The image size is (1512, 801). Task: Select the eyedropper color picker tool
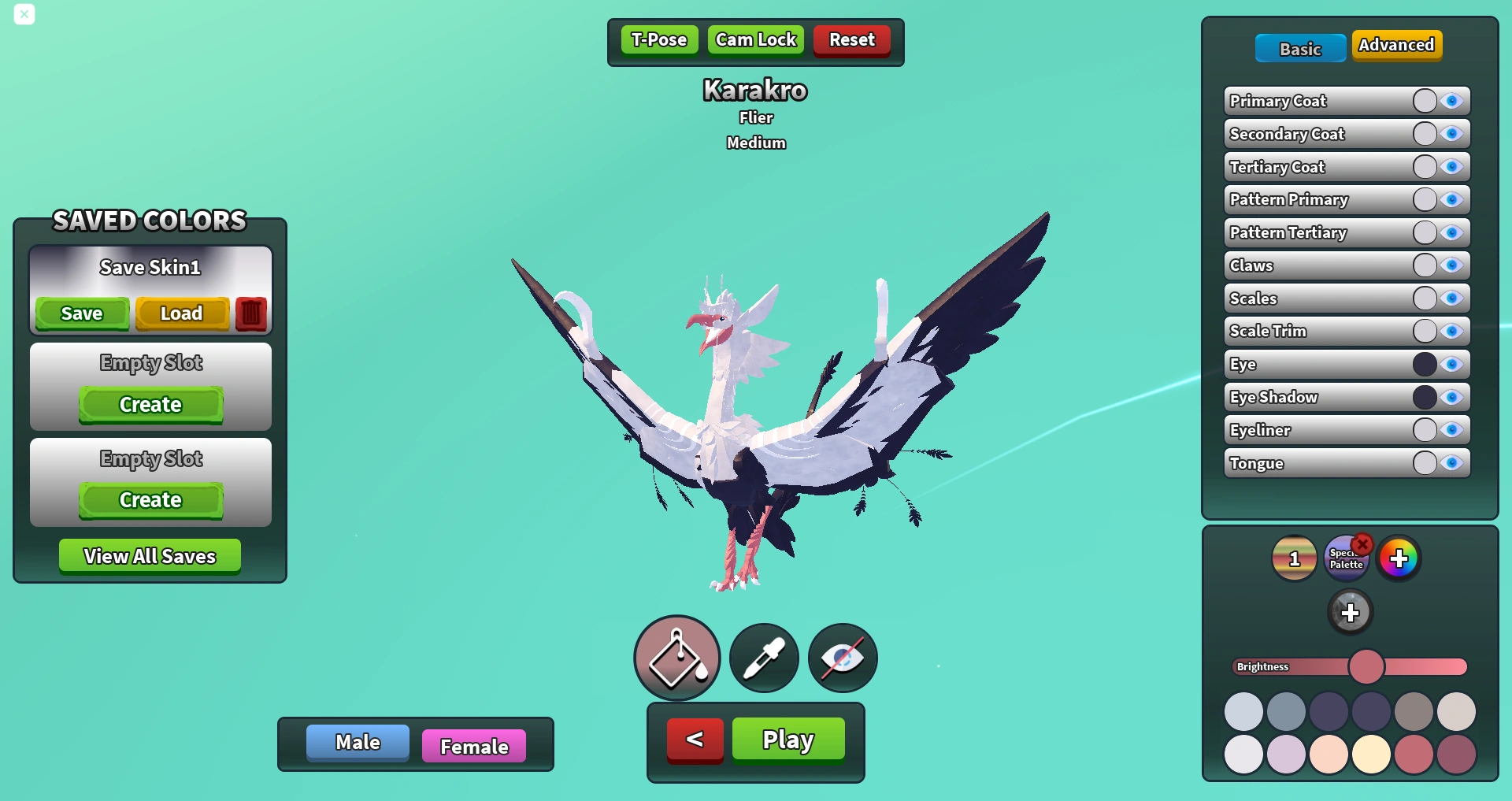pyautogui.click(x=762, y=658)
